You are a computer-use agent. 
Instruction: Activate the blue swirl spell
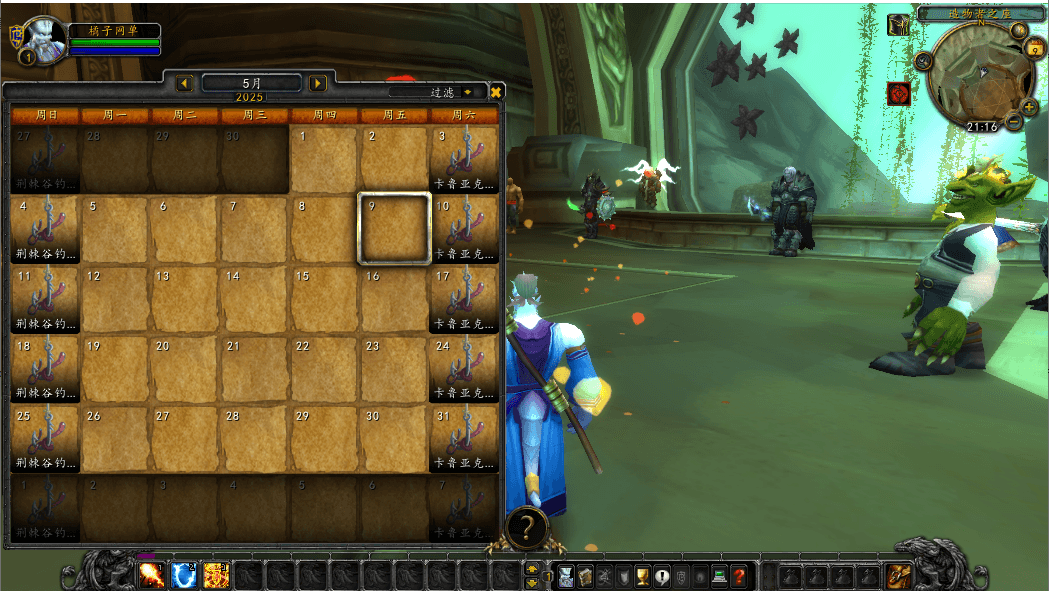click(184, 575)
